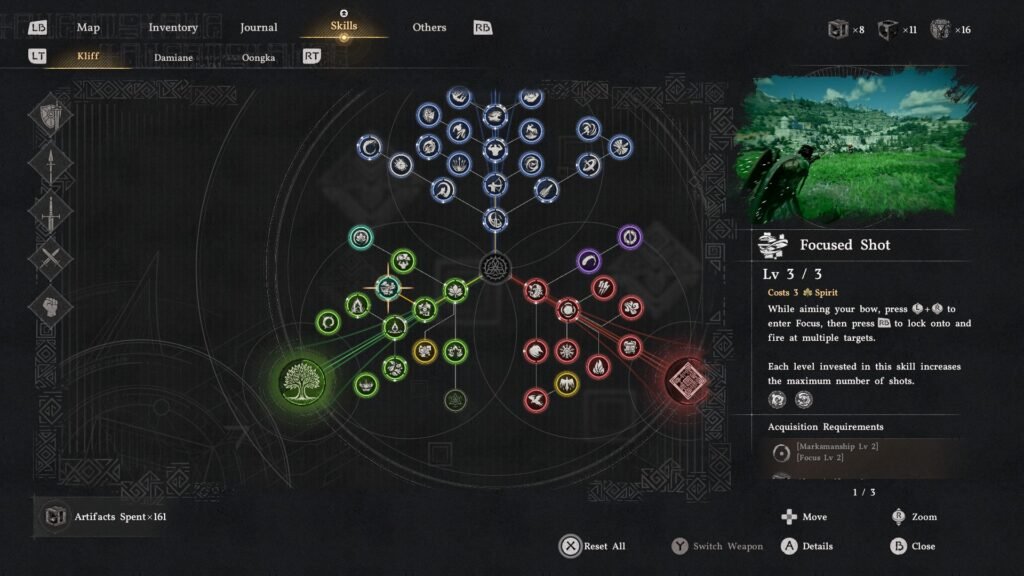Choose the sword and shield weapon category
Screen dimensions: 1024x576
(x=52, y=116)
